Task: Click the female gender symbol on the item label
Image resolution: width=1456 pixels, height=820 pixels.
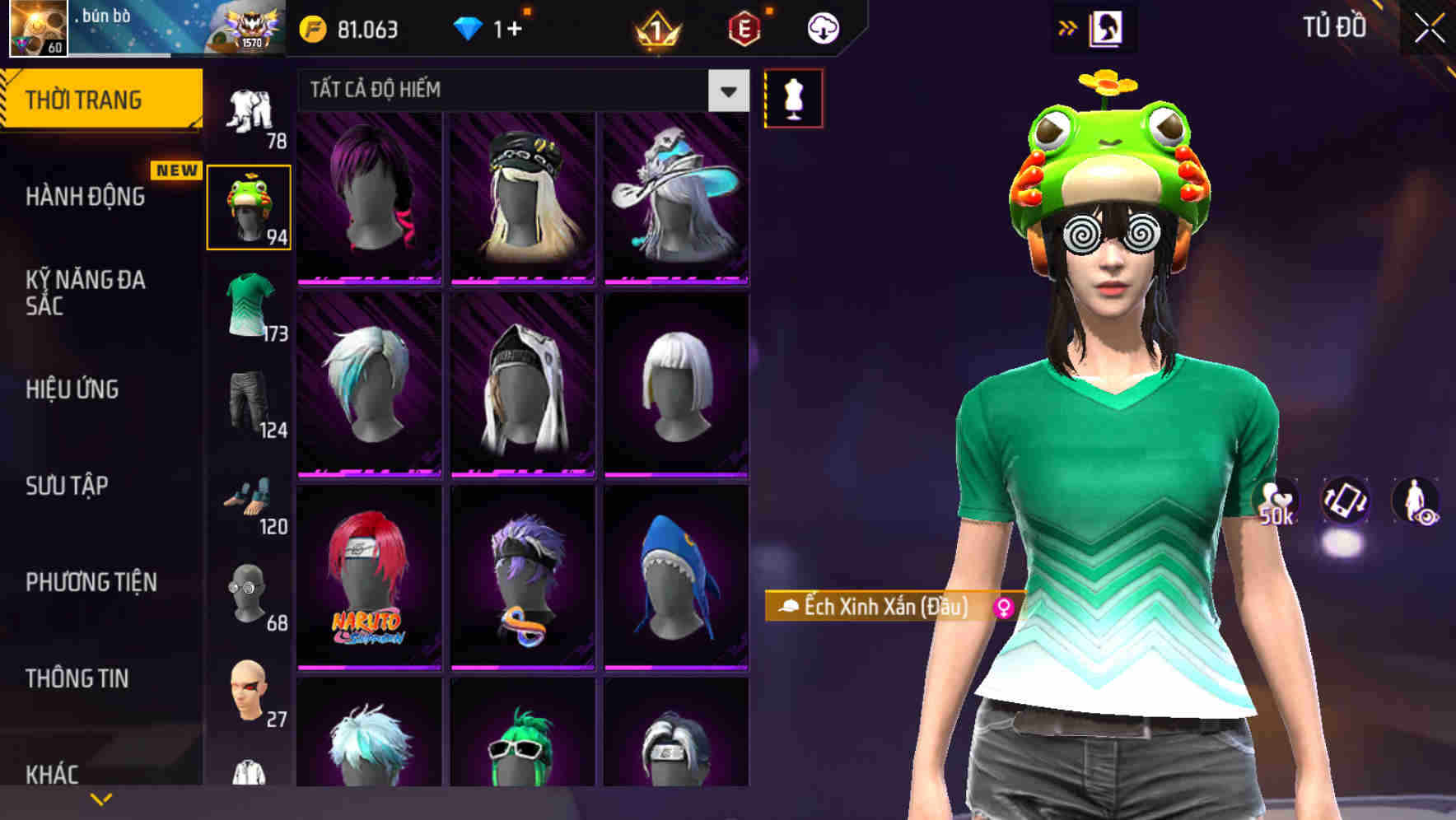Action: click(1001, 608)
